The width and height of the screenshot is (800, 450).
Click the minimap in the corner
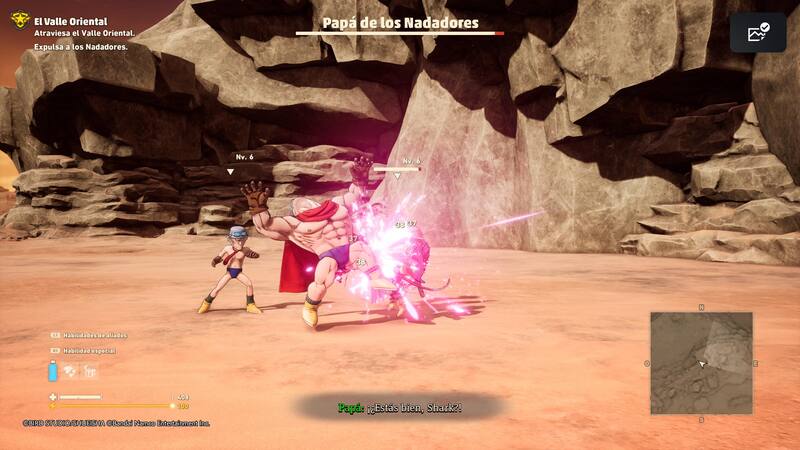point(701,362)
